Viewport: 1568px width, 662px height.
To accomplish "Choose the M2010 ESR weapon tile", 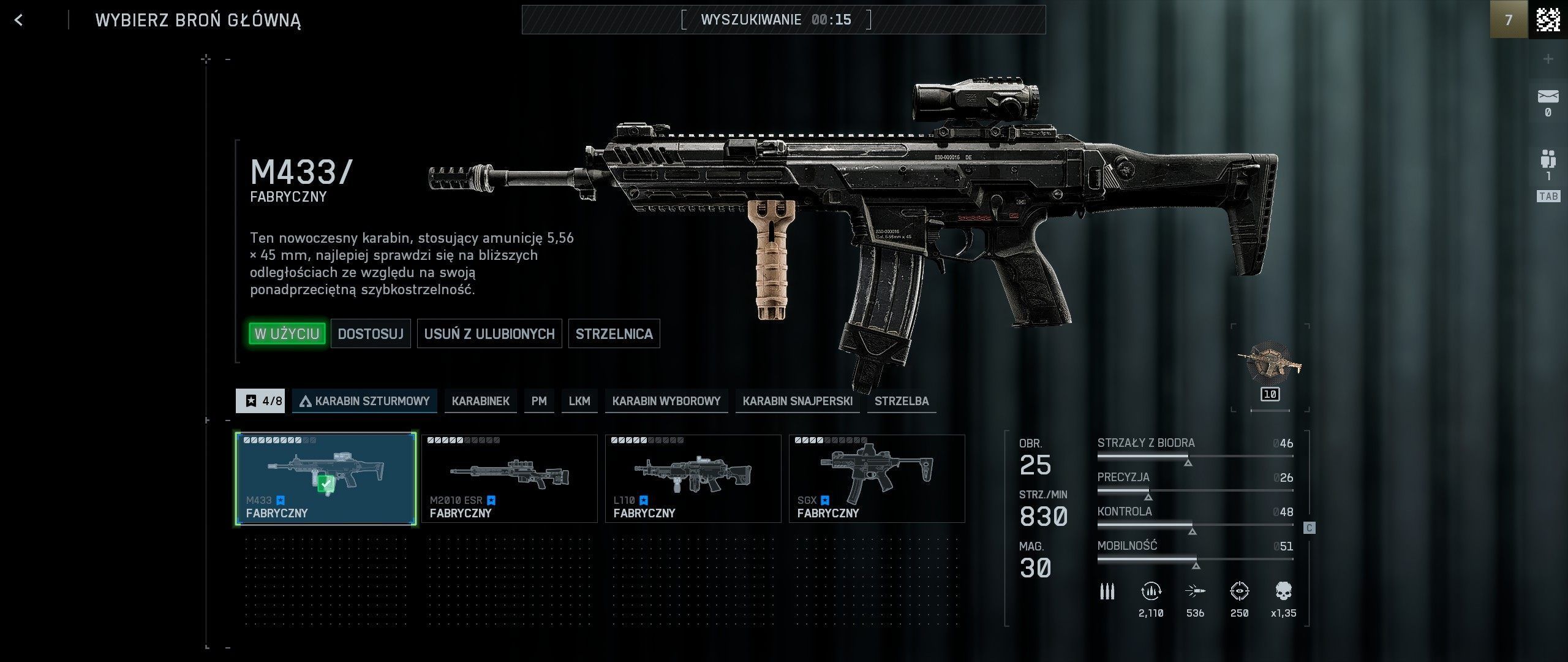I will coord(509,479).
